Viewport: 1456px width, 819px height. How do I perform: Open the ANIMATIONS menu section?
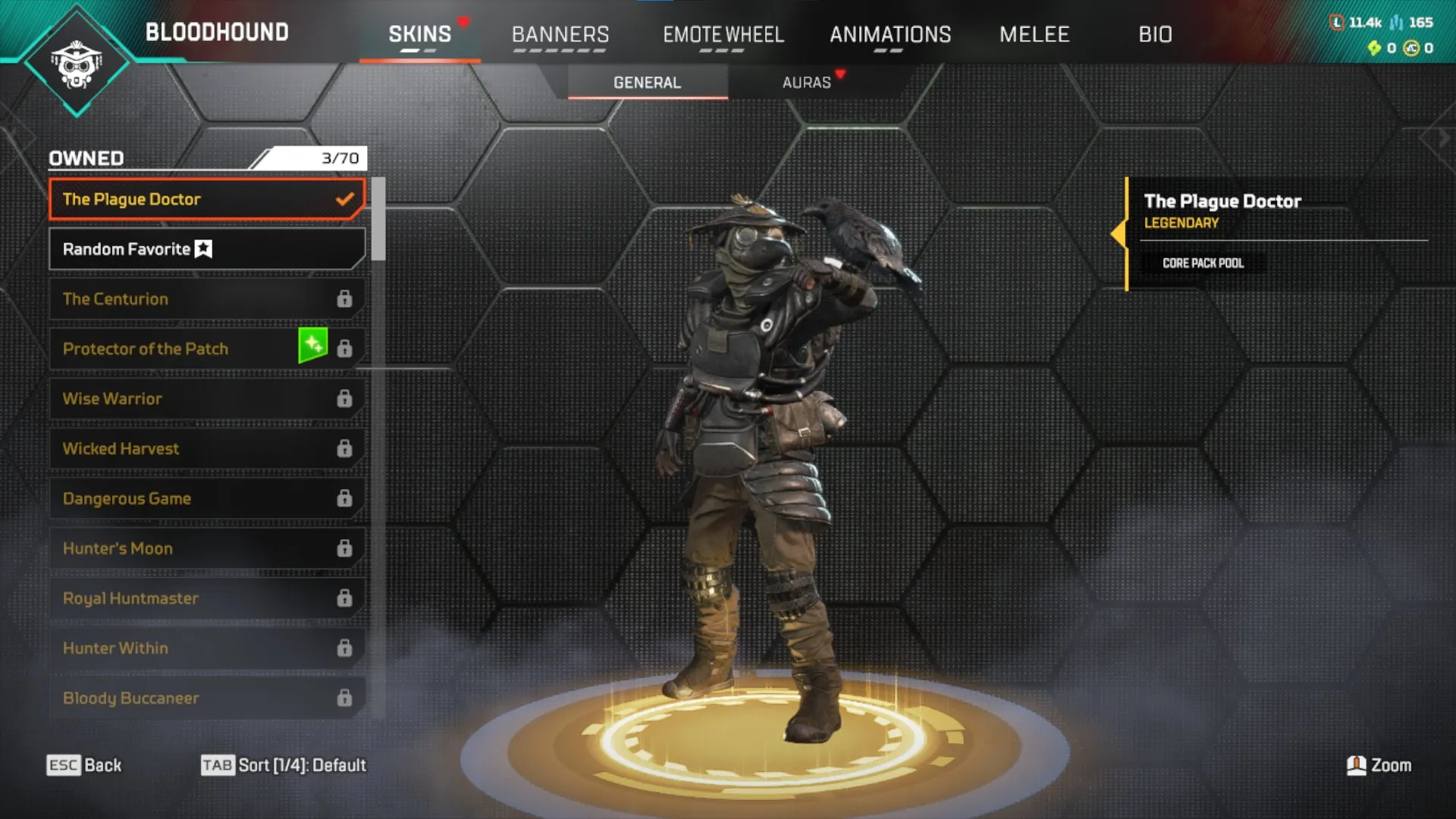click(x=891, y=34)
